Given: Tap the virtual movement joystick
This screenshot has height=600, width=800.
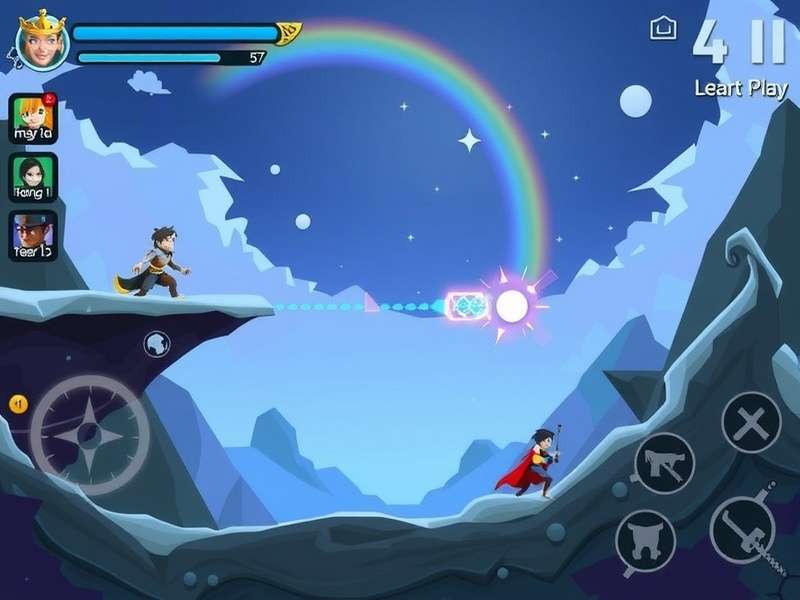Looking at the screenshot, I should coord(89,433).
